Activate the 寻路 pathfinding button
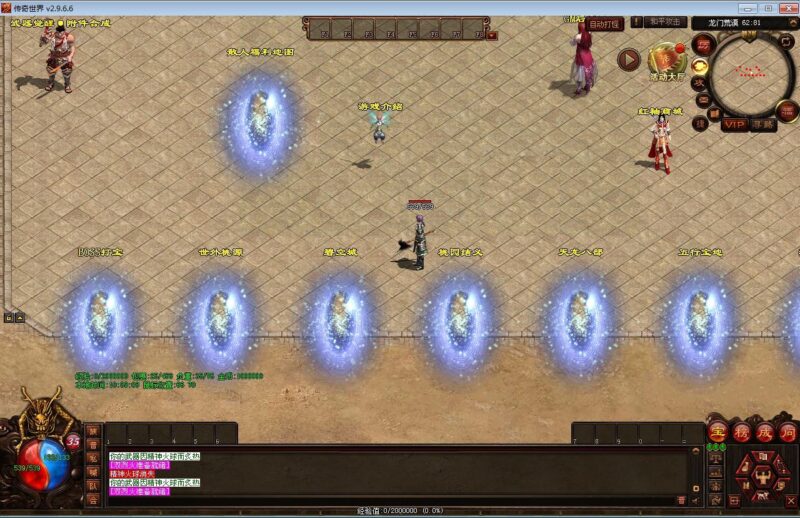This screenshot has height=518, width=800. 764,124
